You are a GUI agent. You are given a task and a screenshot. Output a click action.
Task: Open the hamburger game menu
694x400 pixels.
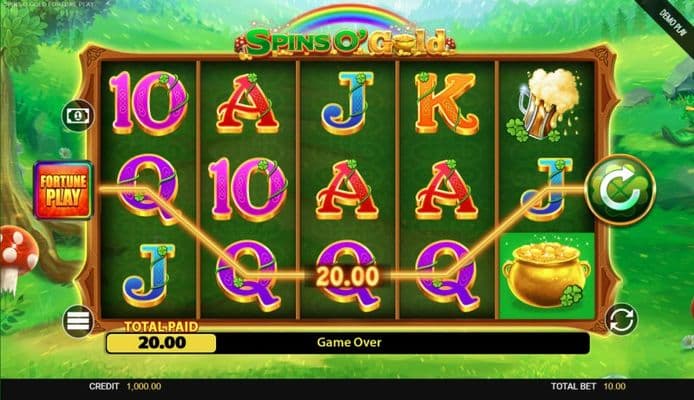pos(78,321)
